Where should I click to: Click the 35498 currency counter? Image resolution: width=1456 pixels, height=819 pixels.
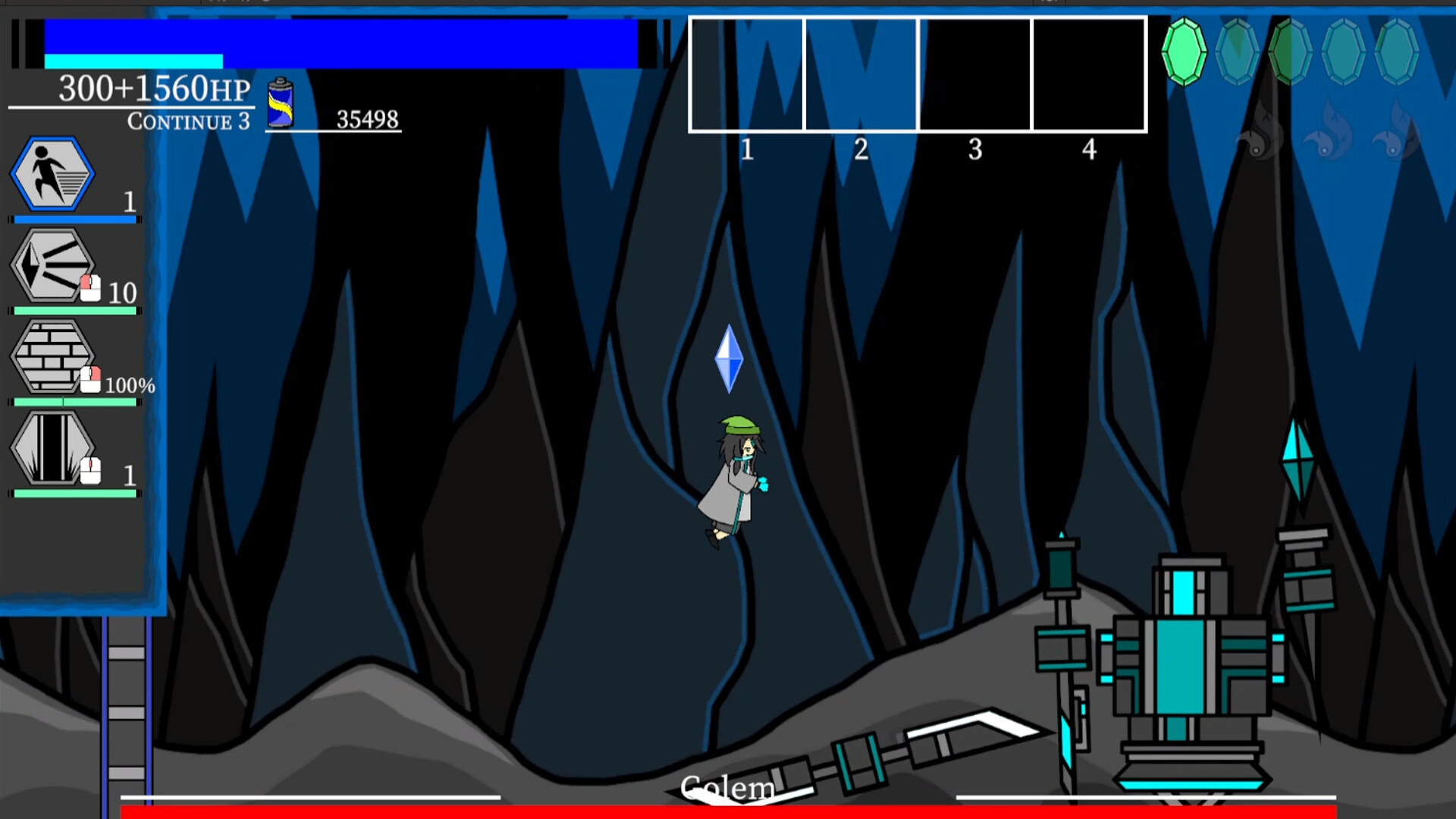click(x=369, y=119)
